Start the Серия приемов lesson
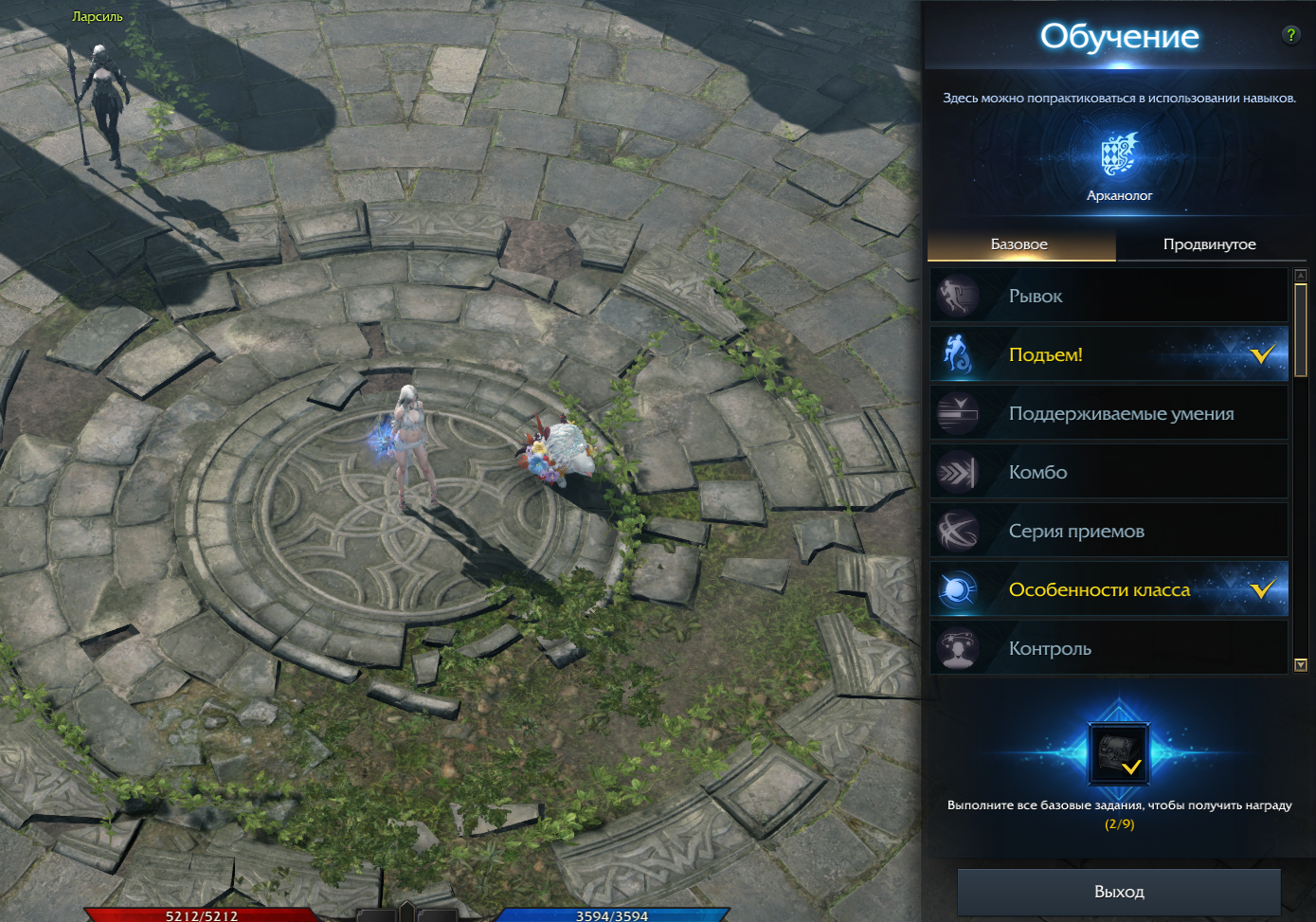This screenshot has width=1316, height=922. (1109, 531)
